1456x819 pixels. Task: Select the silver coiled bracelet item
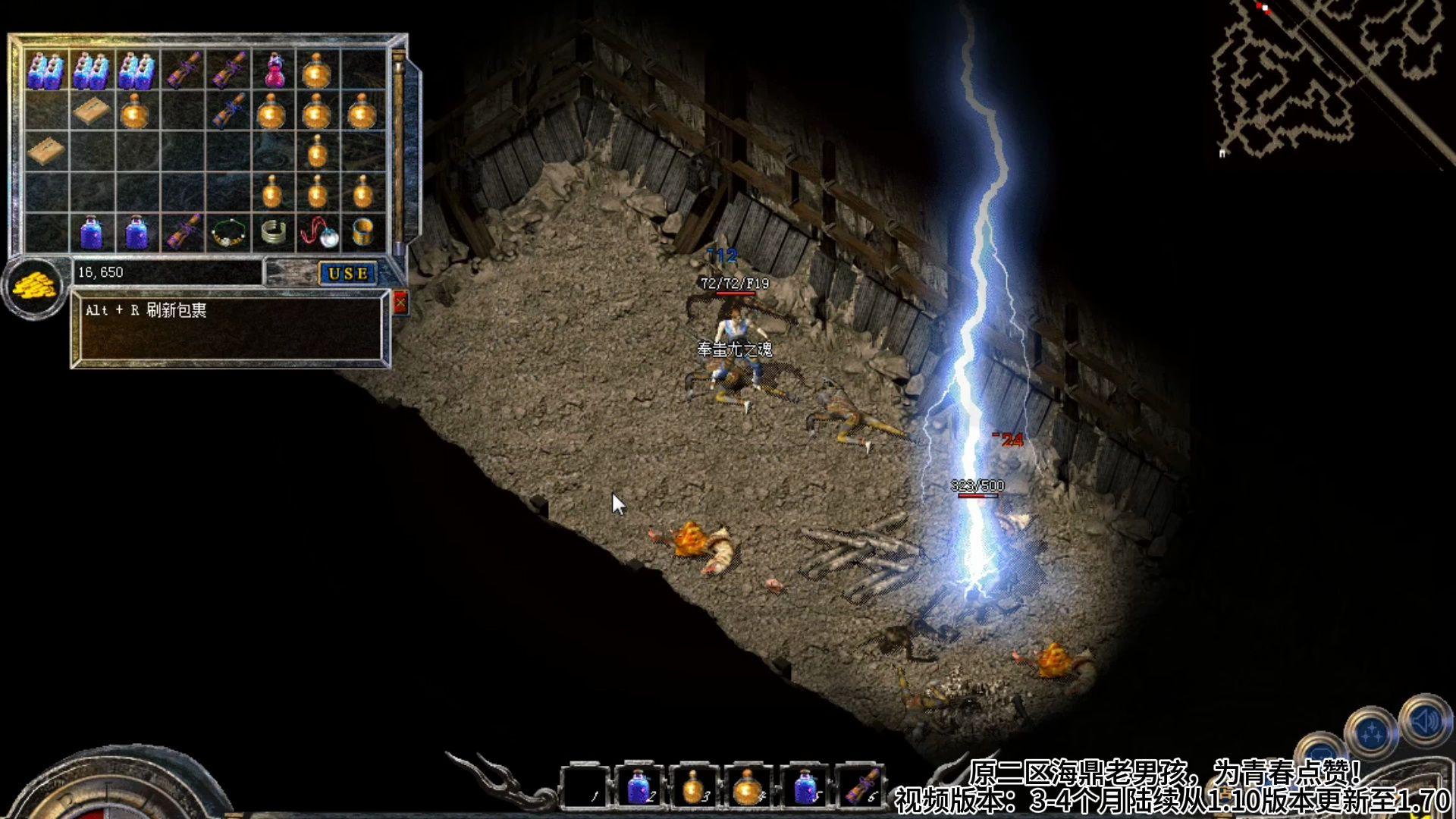(273, 232)
